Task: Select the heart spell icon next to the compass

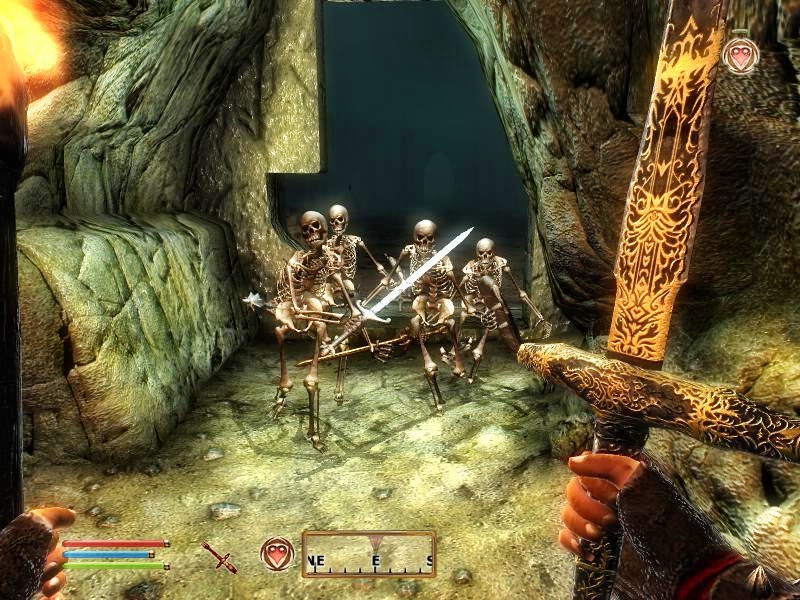Action: 277,553
